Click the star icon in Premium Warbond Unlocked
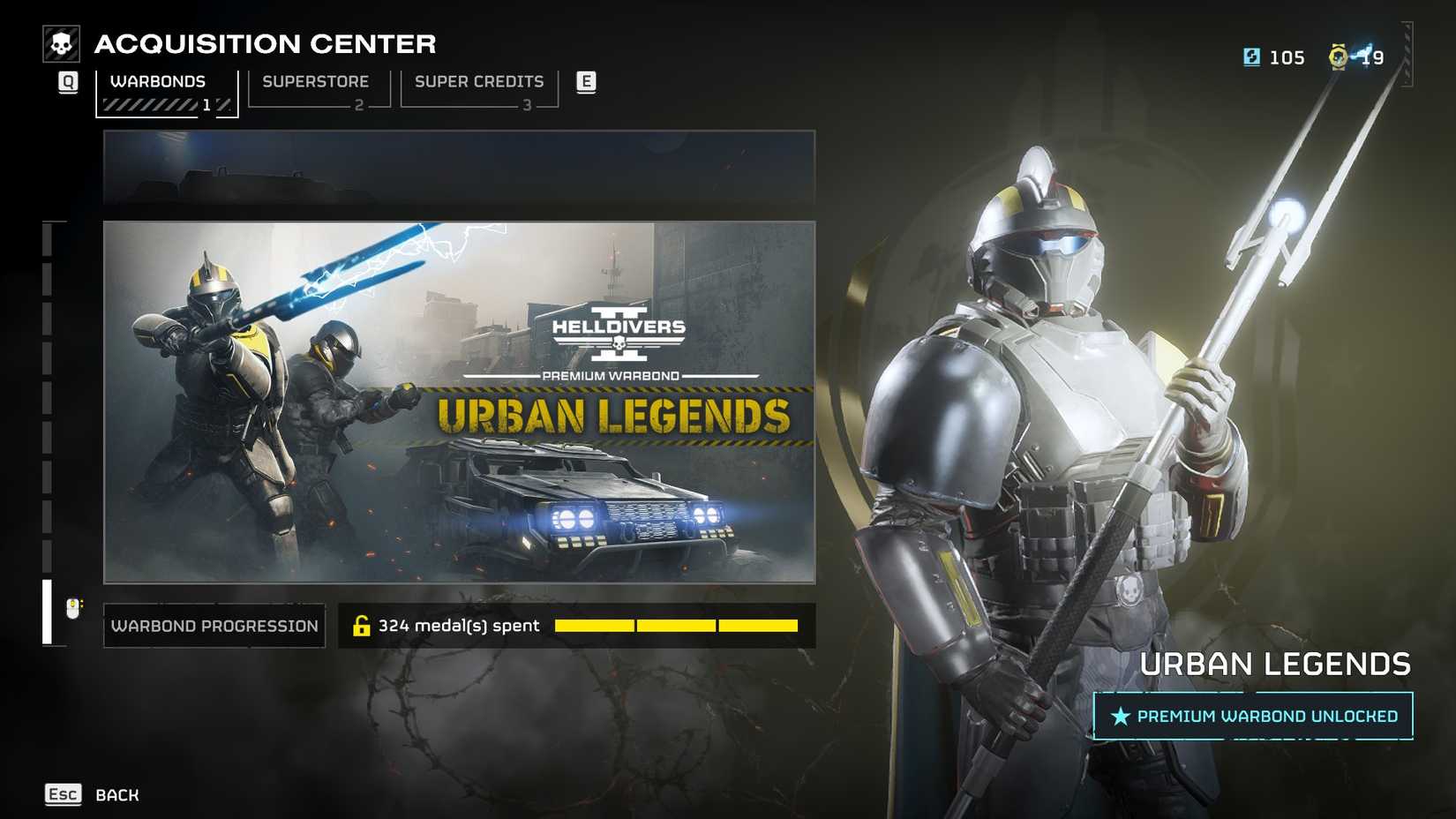 pyautogui.click(x=1120, y=716)
